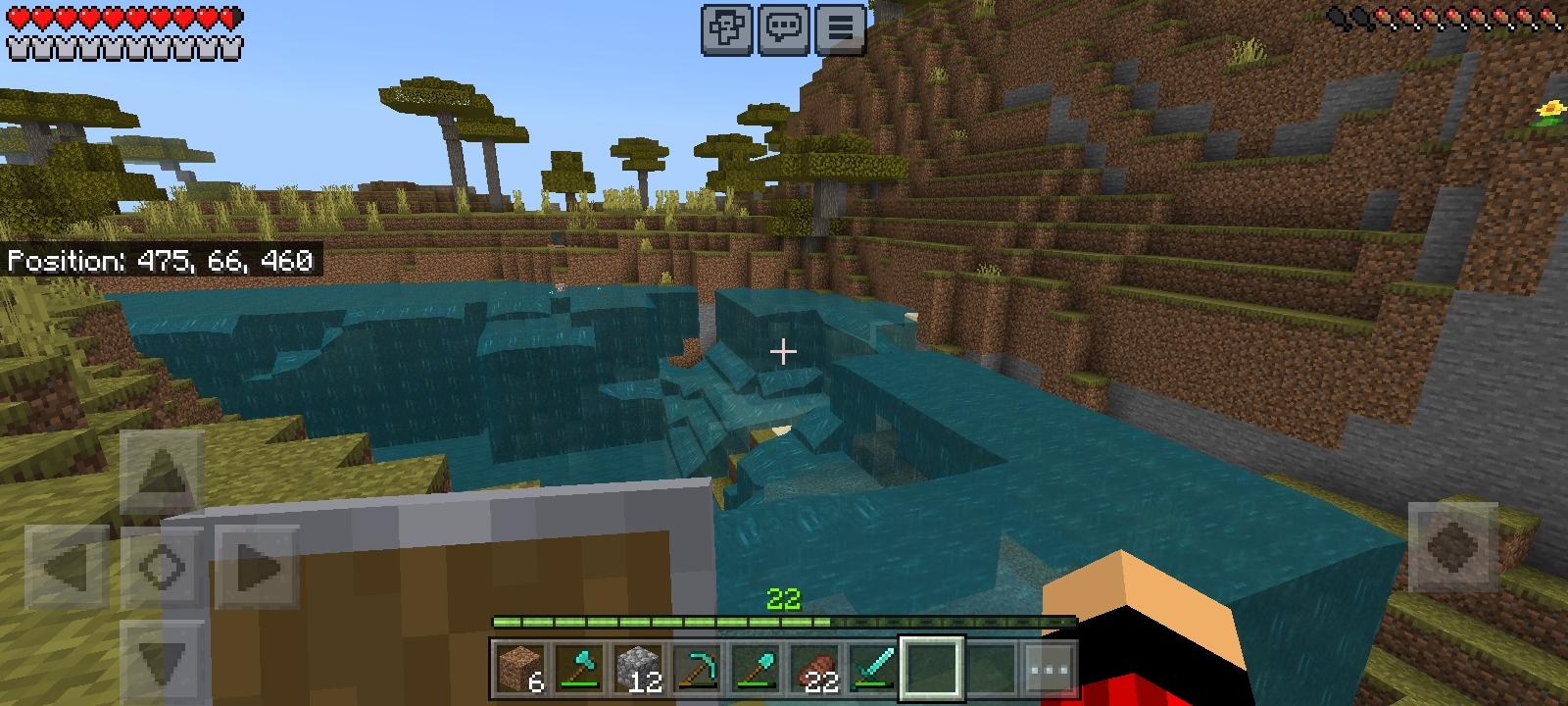The height and width of the screenshot is (706, 1568).
Task: Tap the move right arrow button
Action: tap(255, 565)
